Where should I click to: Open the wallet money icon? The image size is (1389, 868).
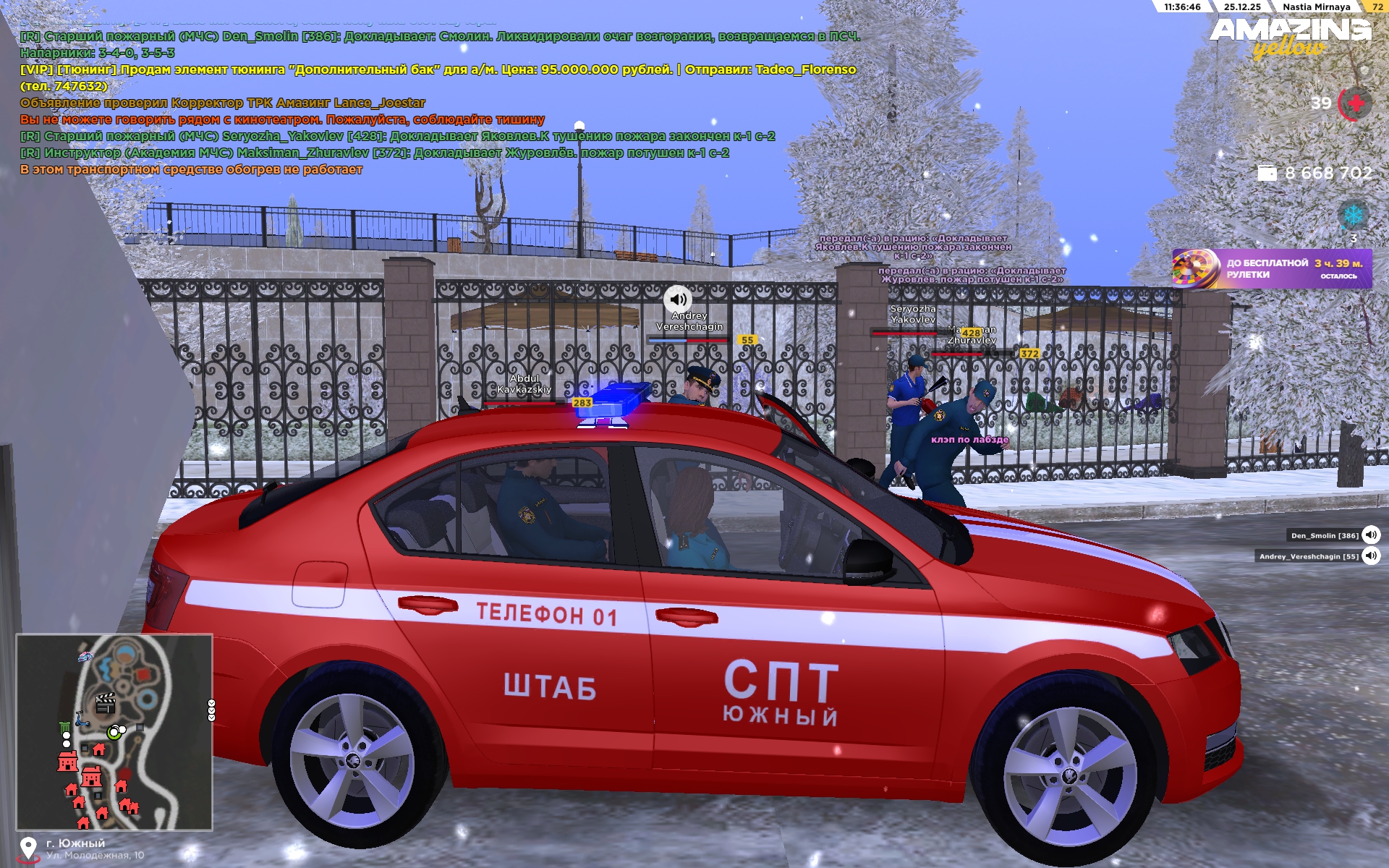coord(1267,174)
